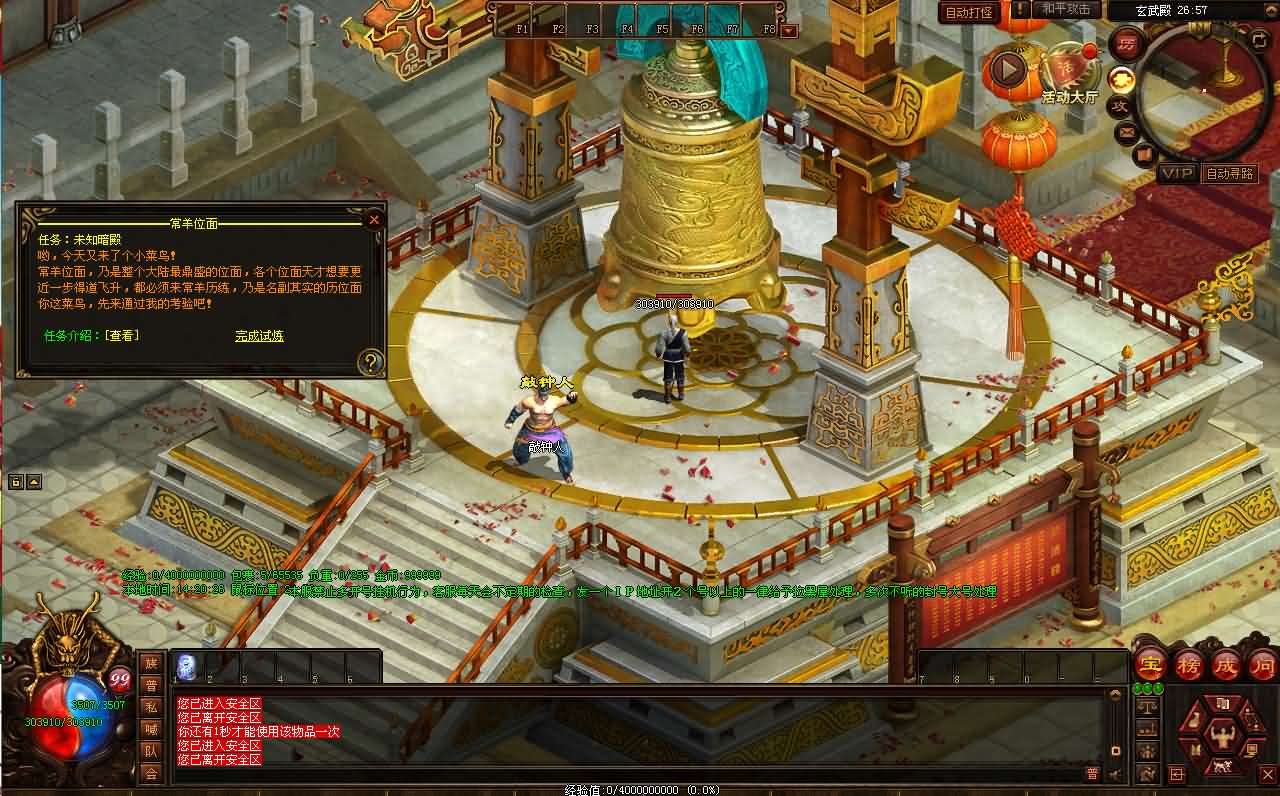1280x796 pixels.
Task: Click the round play arrow button
Action: click(x=1007, y=69)
